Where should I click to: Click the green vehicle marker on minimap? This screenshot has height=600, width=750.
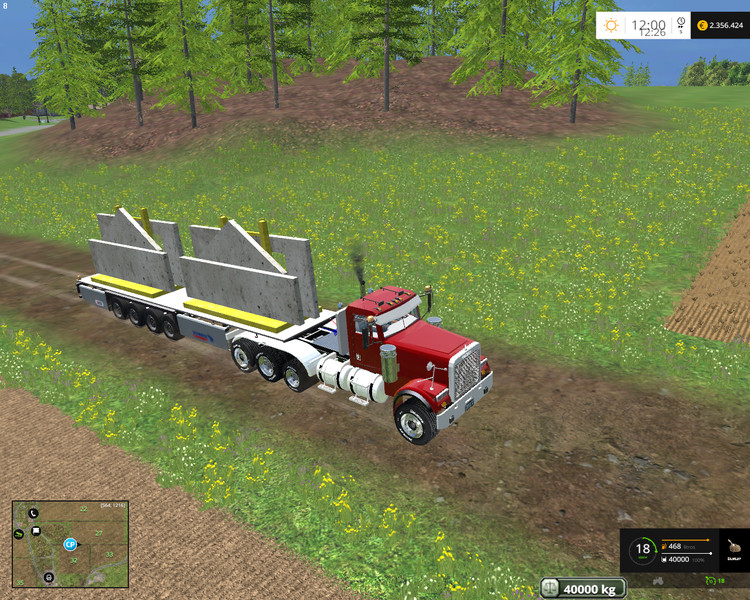19,535
